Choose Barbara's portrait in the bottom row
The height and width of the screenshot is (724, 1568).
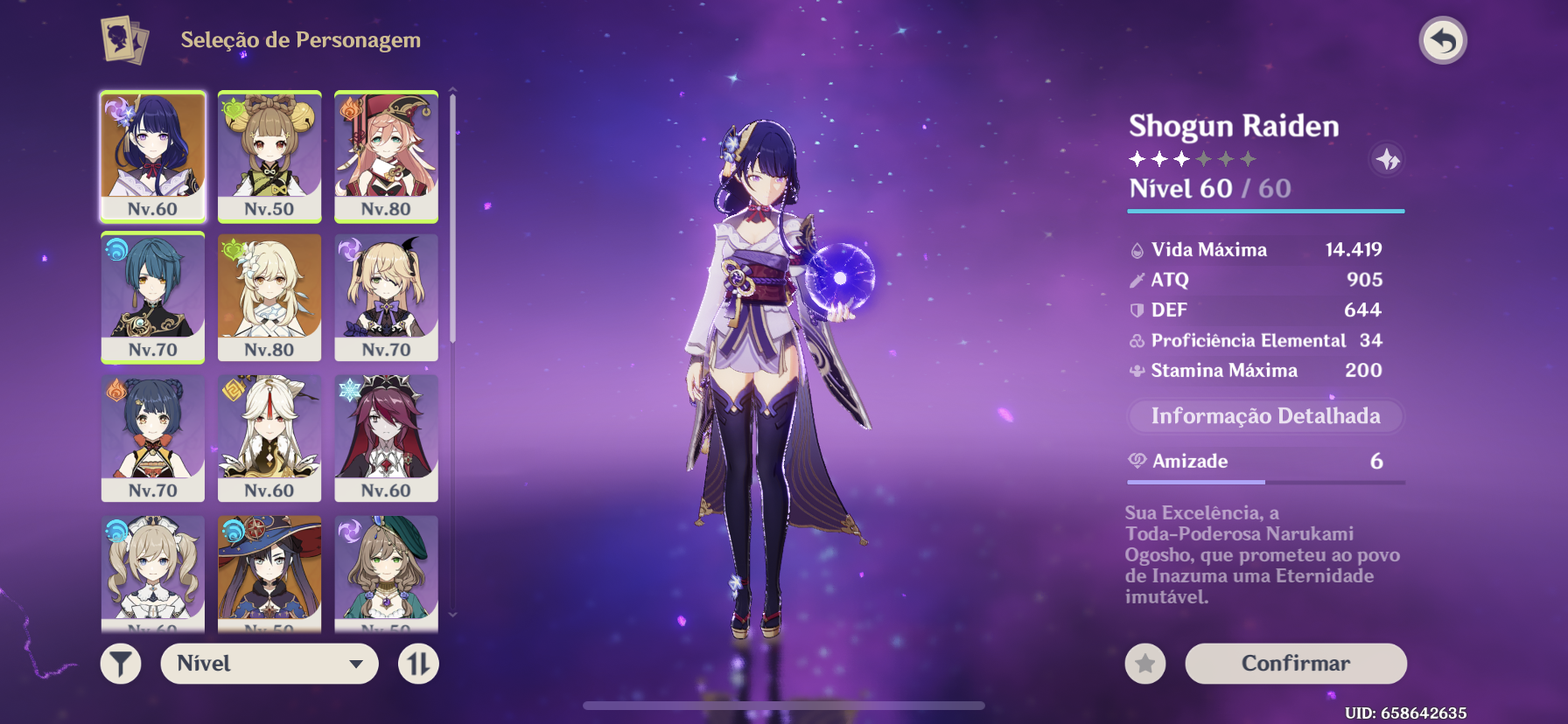tap(153, 571)
